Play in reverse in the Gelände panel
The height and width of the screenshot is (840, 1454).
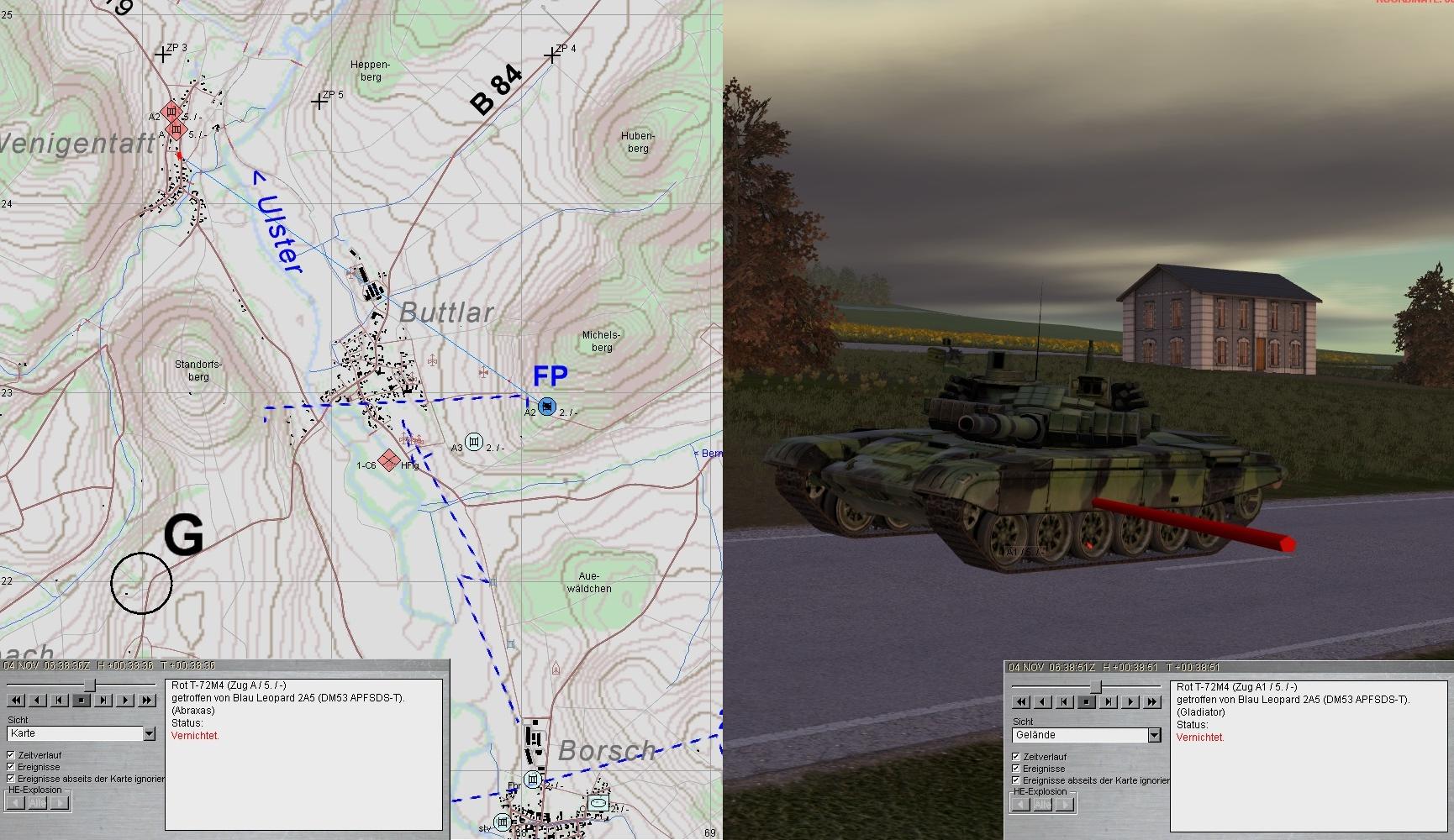pos(1042,701)
